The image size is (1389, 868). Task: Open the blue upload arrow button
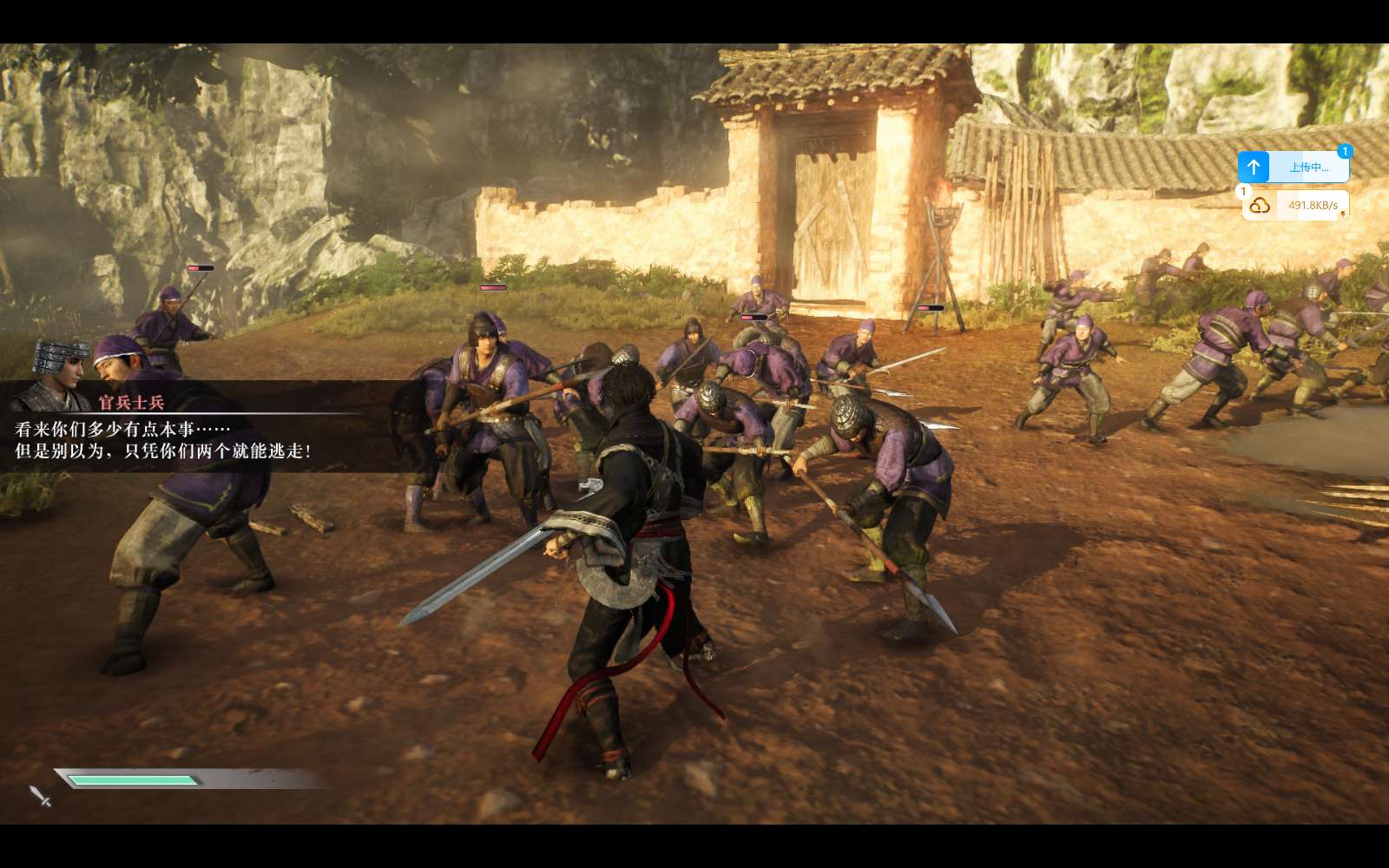pos(1254,167)
